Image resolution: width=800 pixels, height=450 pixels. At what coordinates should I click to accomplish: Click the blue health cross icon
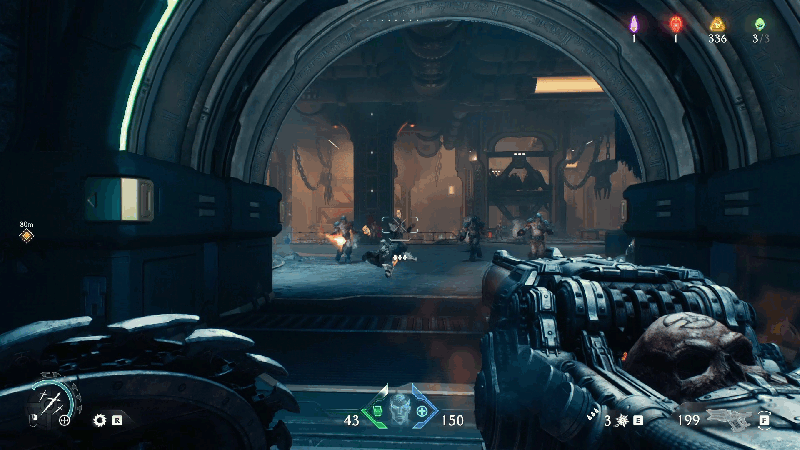click(424, 412)
